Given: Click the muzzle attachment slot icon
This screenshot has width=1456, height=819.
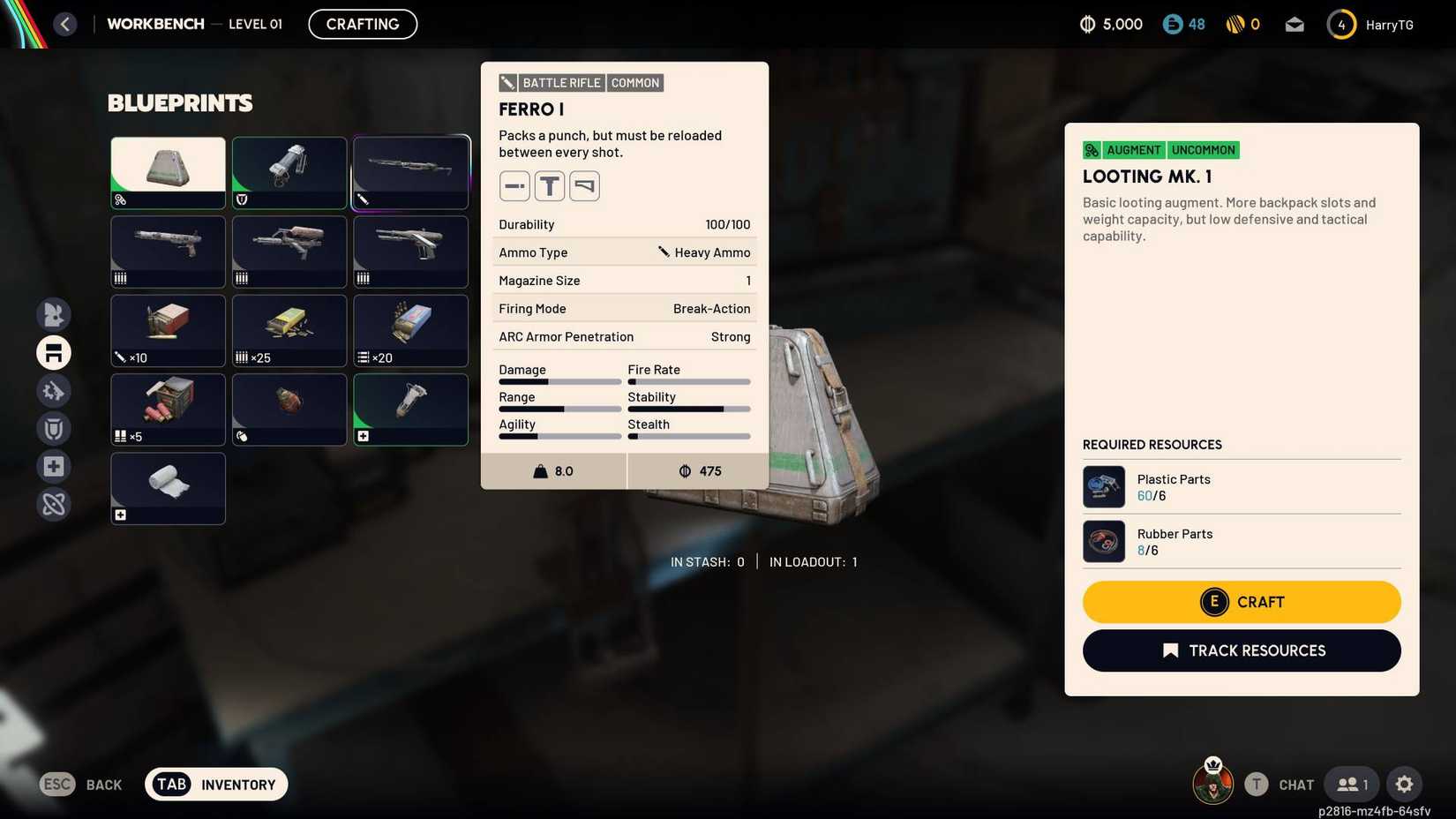Looking at the screenshot, I should tap(514, 185).
